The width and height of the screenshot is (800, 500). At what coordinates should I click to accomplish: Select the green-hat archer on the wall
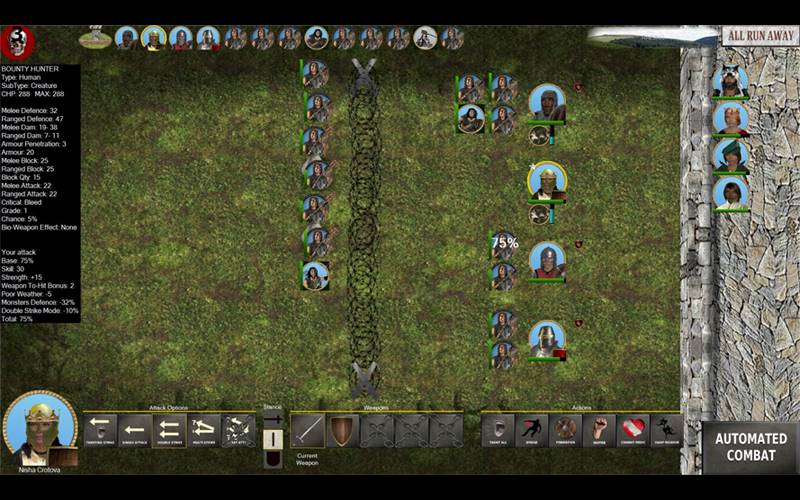pos(730,155)
